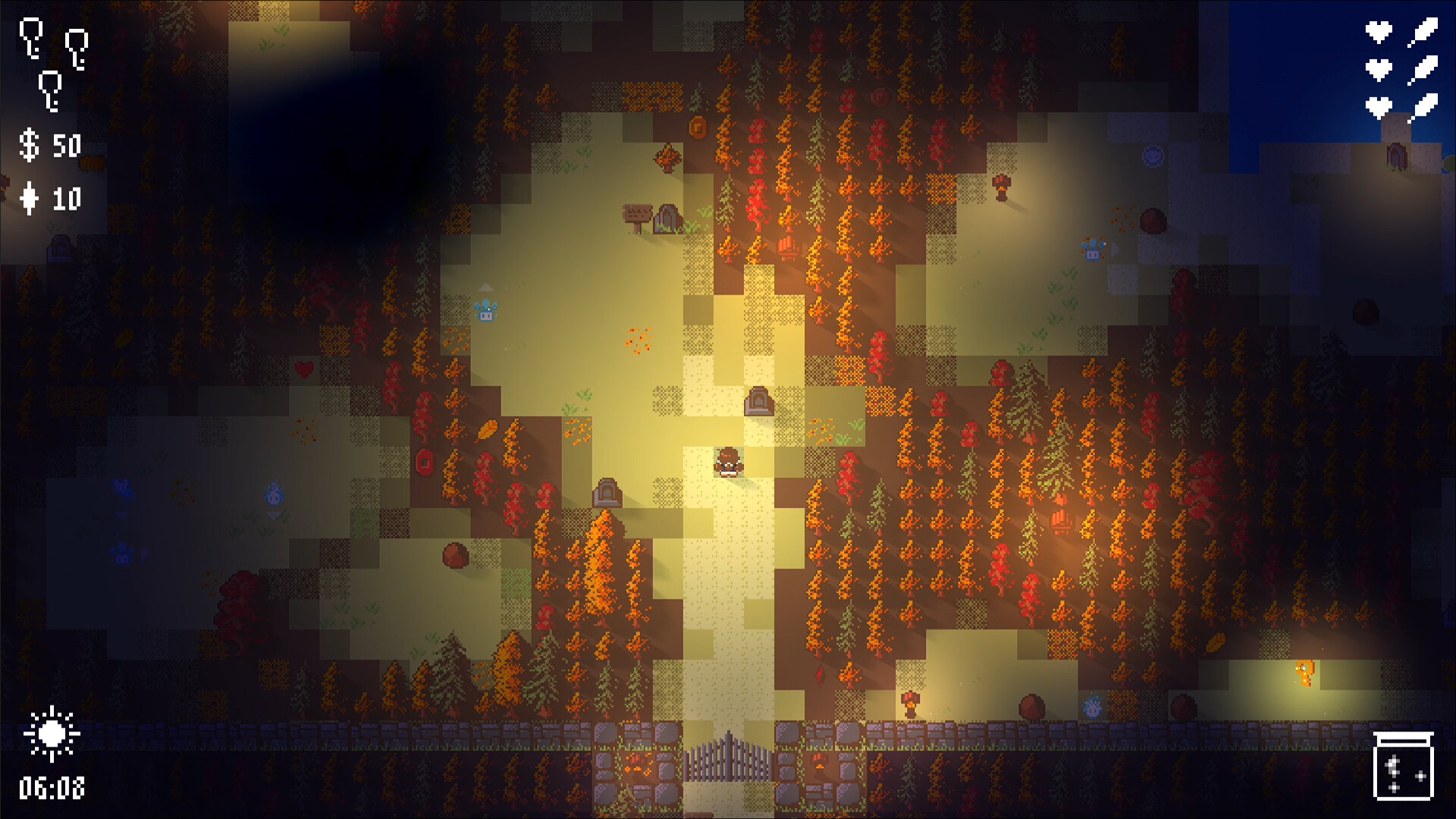The height and width of the screenshot is (819, 1456).
Task: Click the topmost heart icon top-right
Action: (x=1379, y=32)
